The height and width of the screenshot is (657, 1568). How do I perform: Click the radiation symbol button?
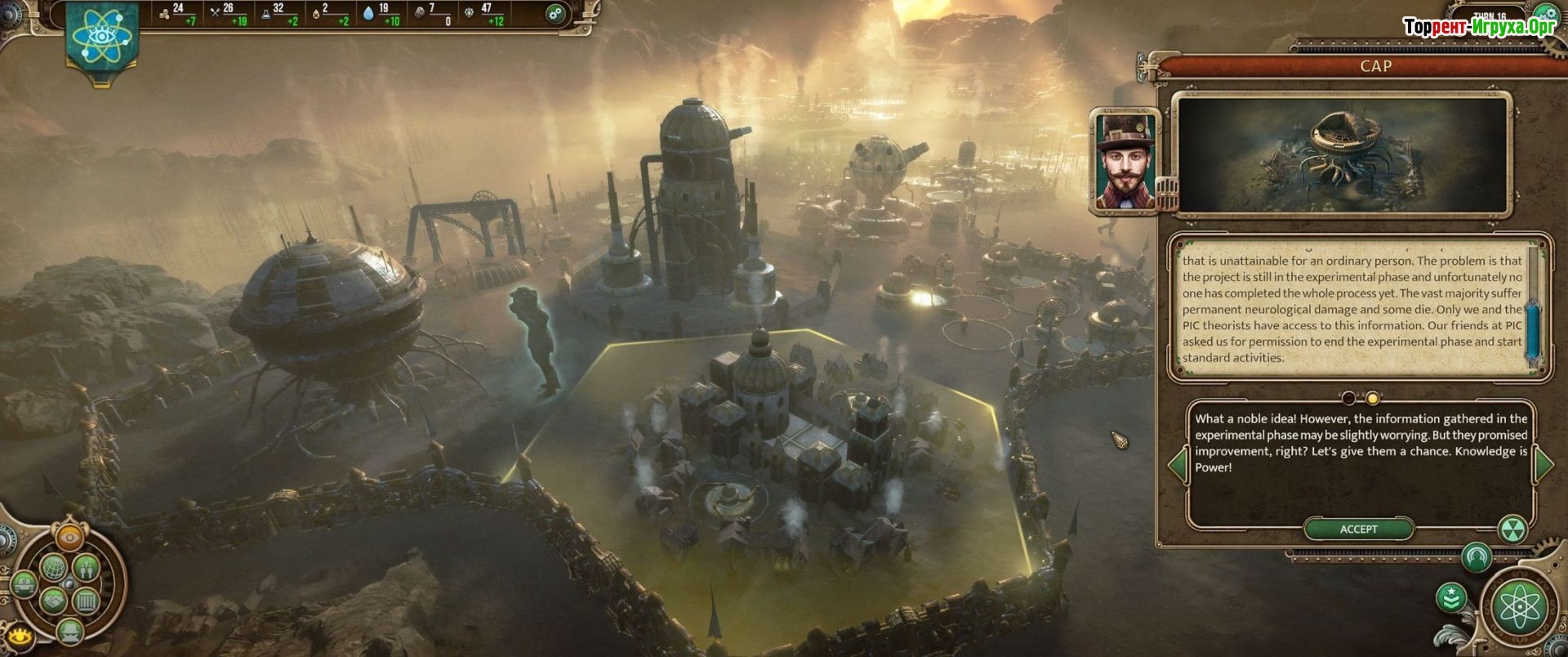point(1513,529)
